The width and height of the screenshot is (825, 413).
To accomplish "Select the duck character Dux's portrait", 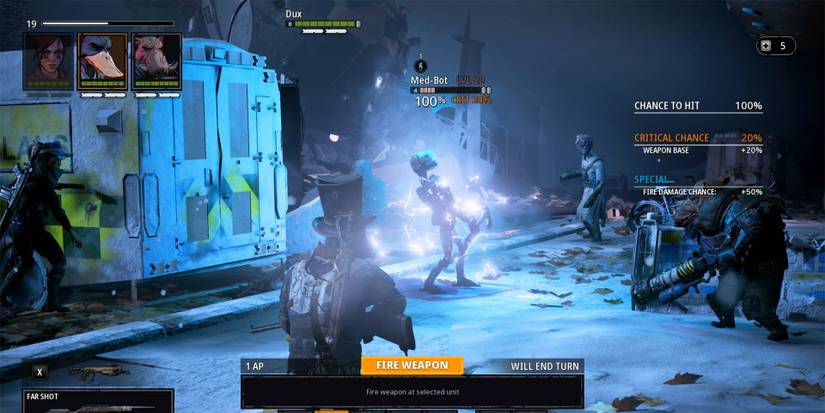I will [103, 61].
